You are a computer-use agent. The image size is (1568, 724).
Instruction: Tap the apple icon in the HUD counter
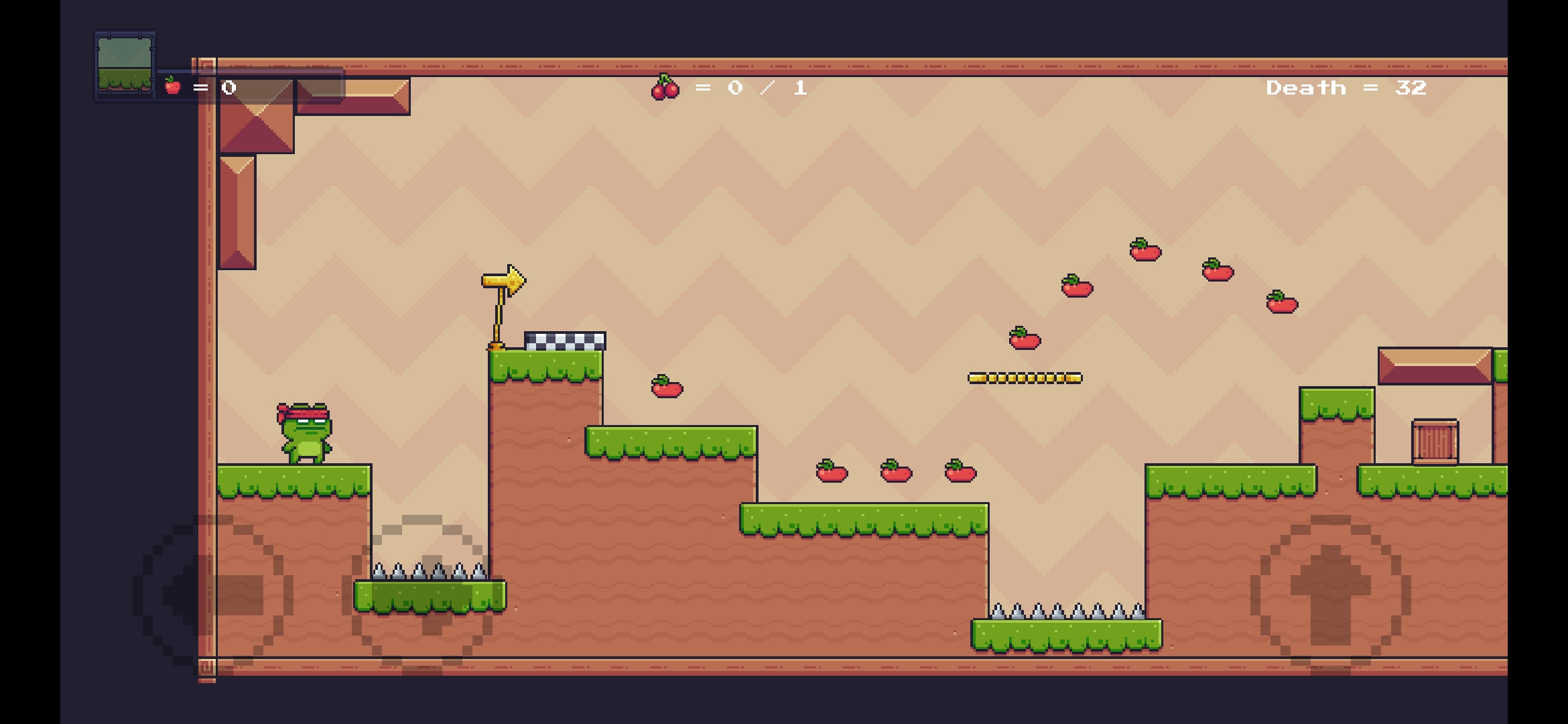tap(171, 86)
